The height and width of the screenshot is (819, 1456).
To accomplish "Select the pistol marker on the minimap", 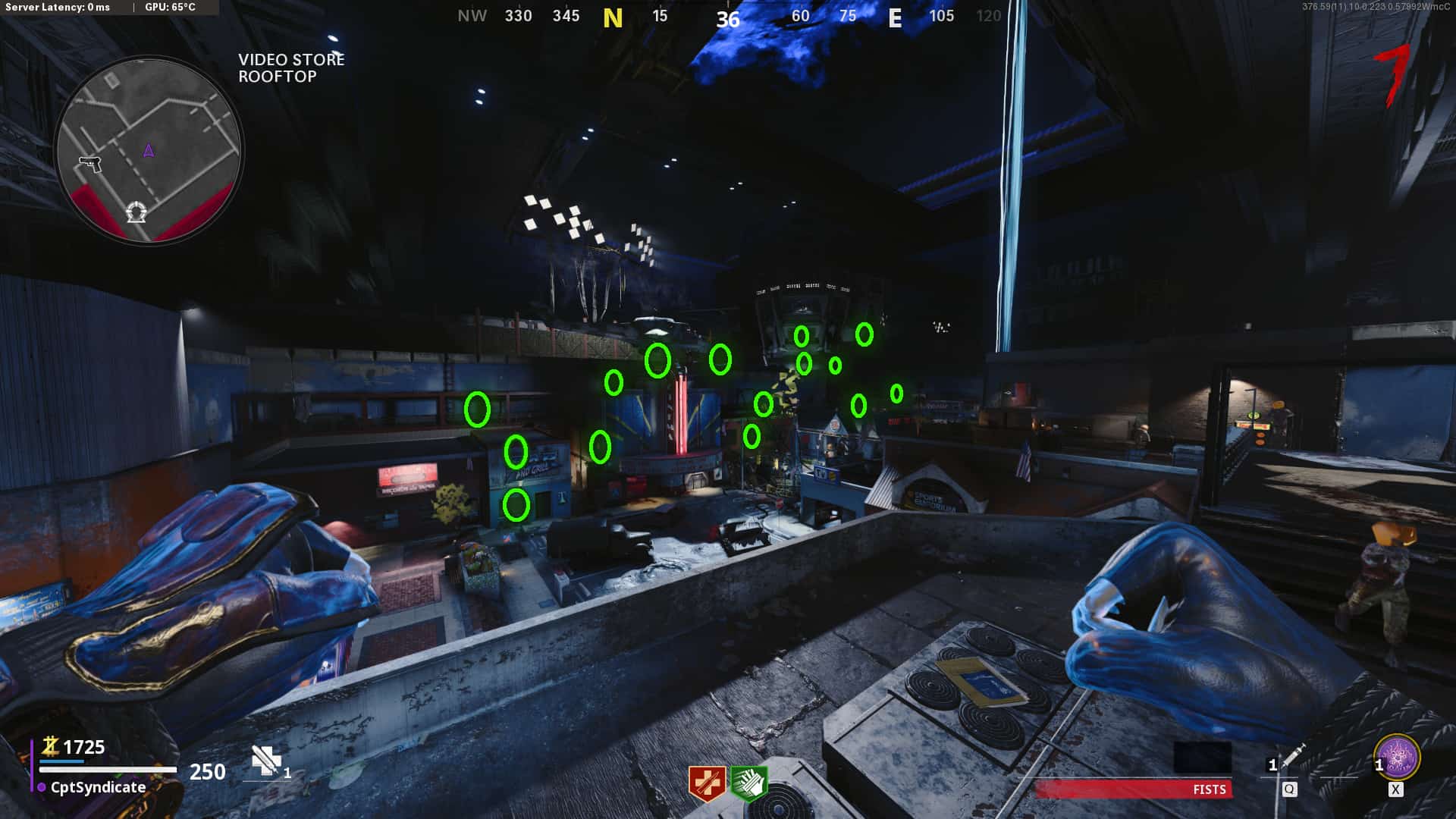I will (x=90, y=164).
